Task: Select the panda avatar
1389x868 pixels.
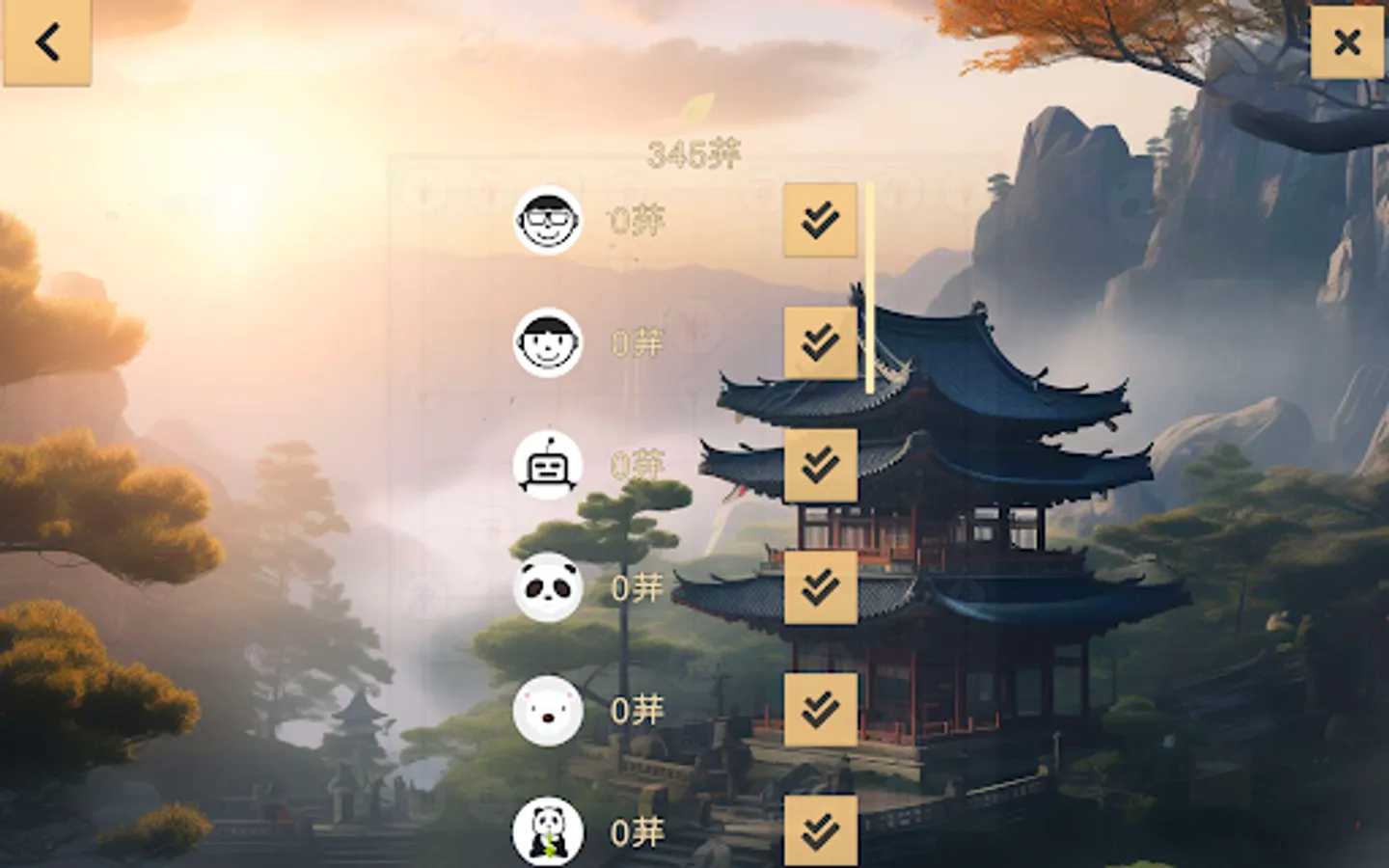Action: (547, 589)
